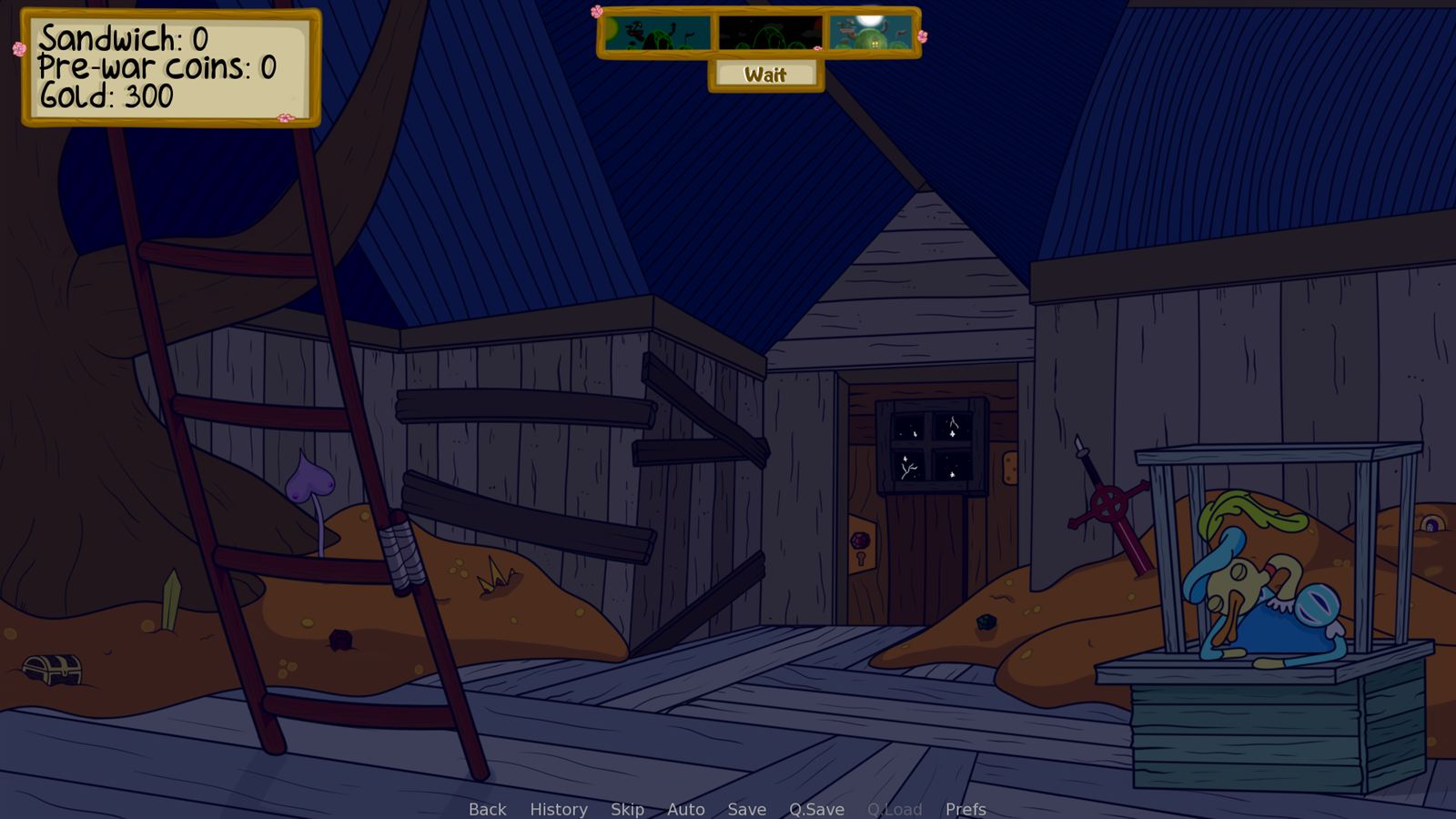Select the daytime scene thumbnail
The width and height of the screenshot is (1456, 819).
[657, 35]
